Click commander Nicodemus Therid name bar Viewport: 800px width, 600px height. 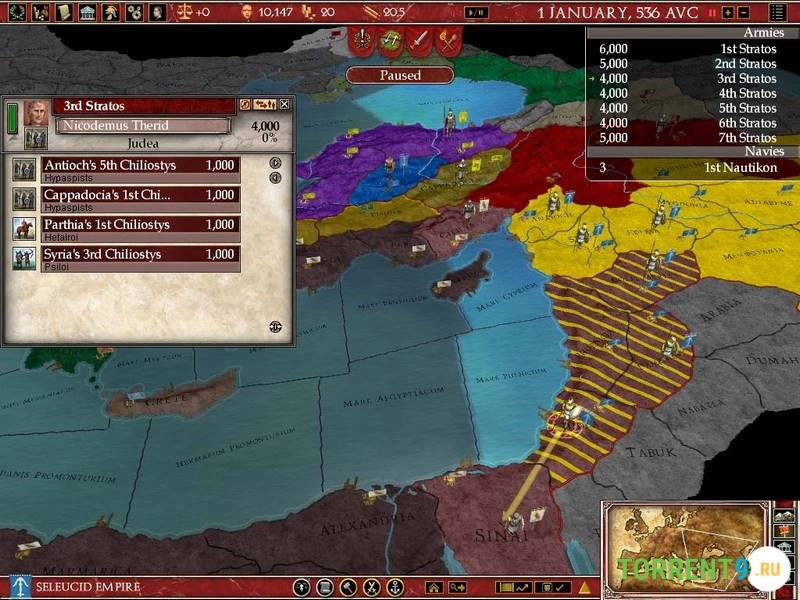tap(142, 126)
